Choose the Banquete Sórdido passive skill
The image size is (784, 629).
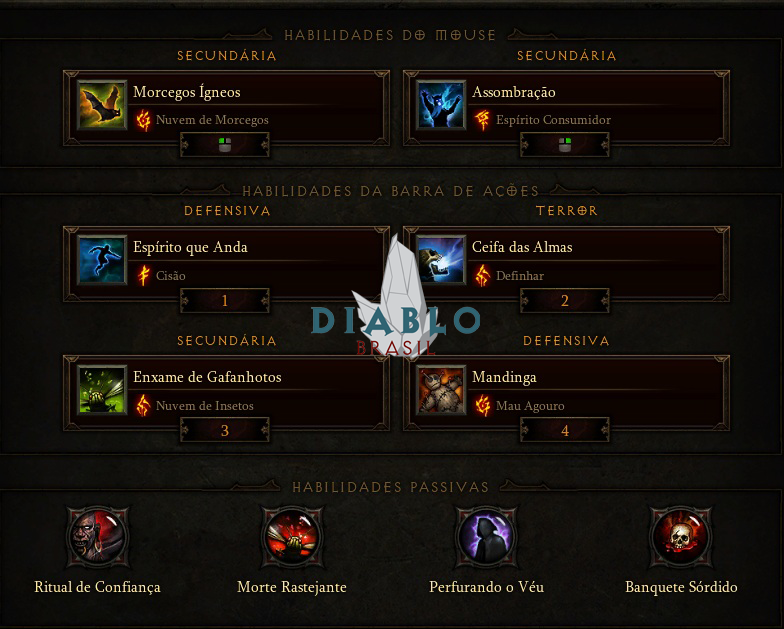click(x=681, y=537)
